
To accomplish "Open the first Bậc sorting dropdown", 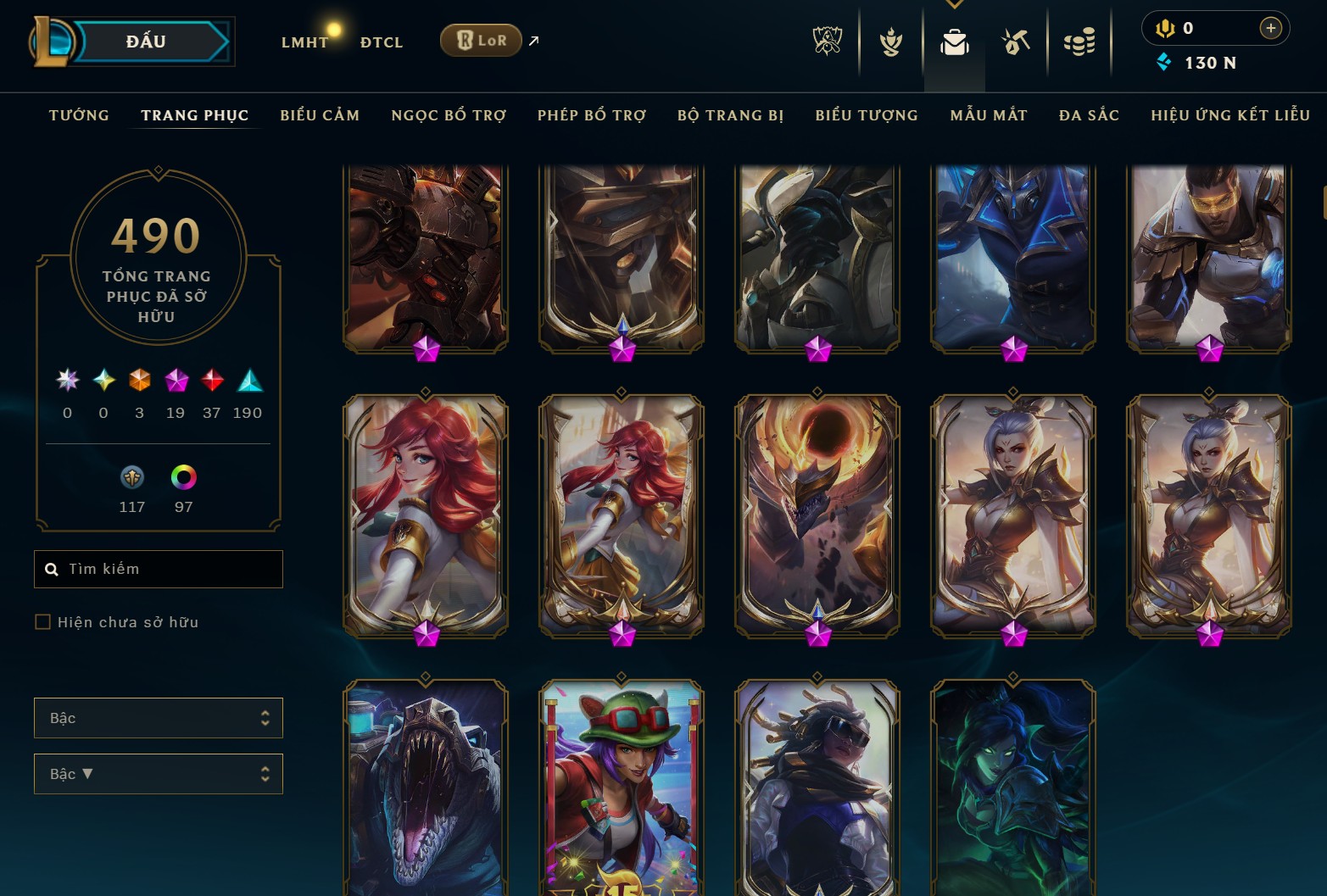I will [158, 717].
